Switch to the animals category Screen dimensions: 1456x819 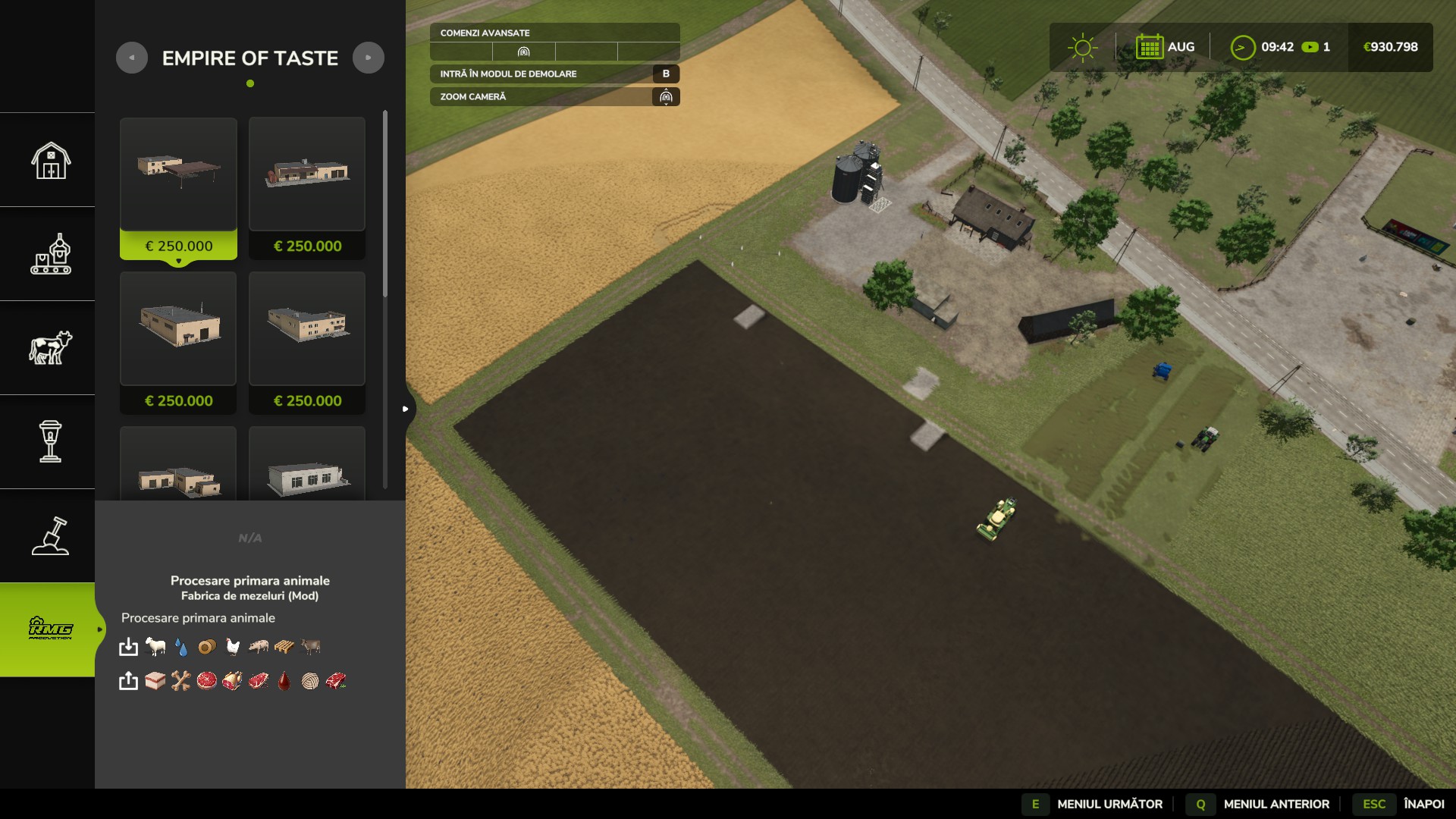click(x=50, y=348)
